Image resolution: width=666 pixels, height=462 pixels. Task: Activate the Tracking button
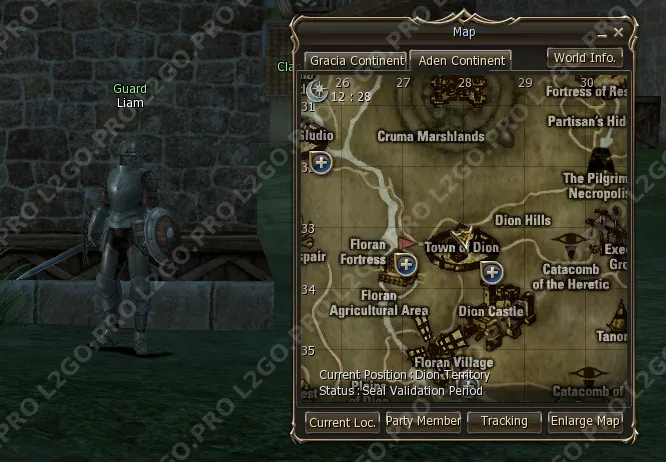[x=504, y=421]
